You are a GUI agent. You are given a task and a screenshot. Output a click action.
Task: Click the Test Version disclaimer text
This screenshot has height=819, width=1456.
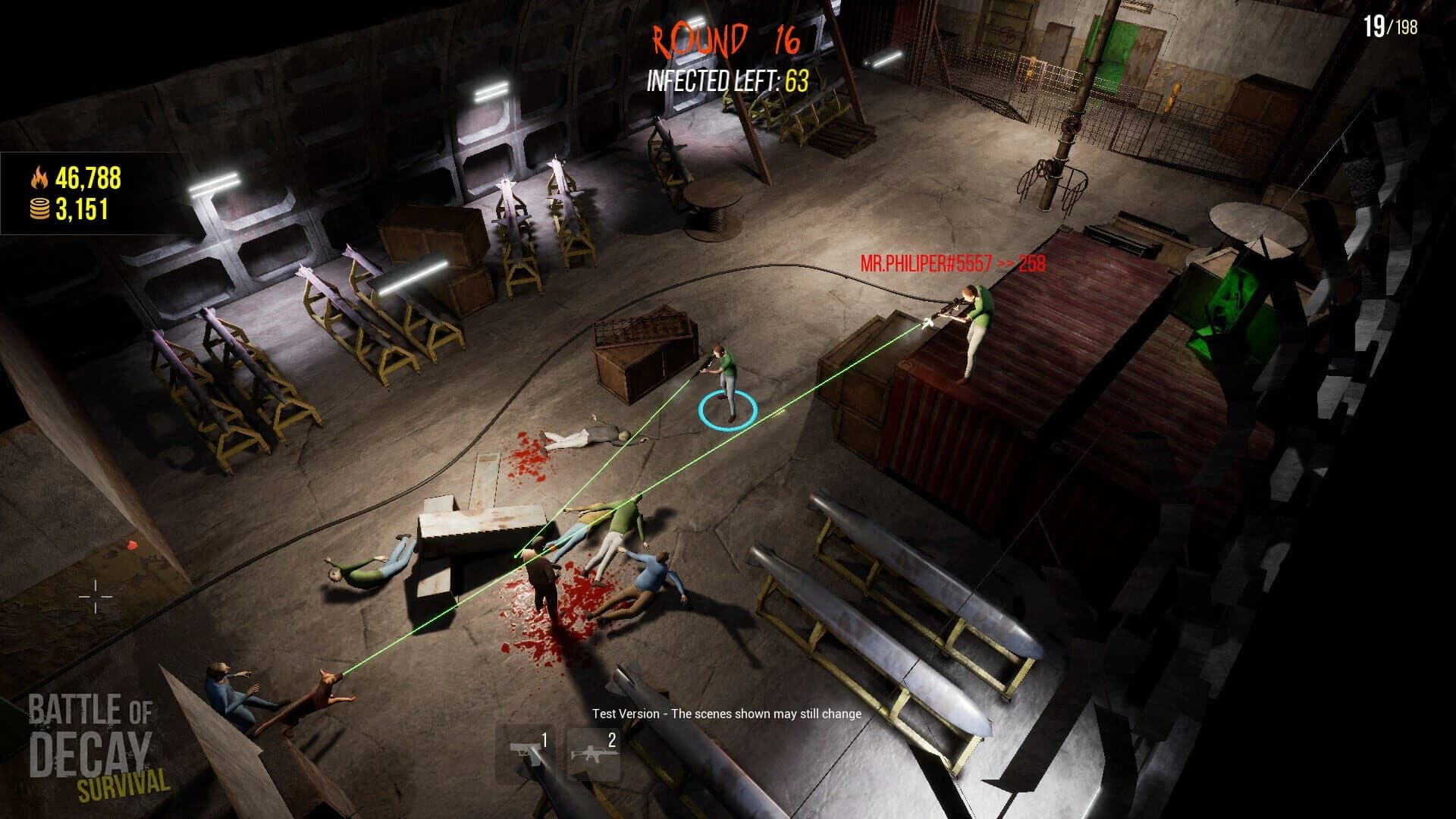[x=726, y=714]
